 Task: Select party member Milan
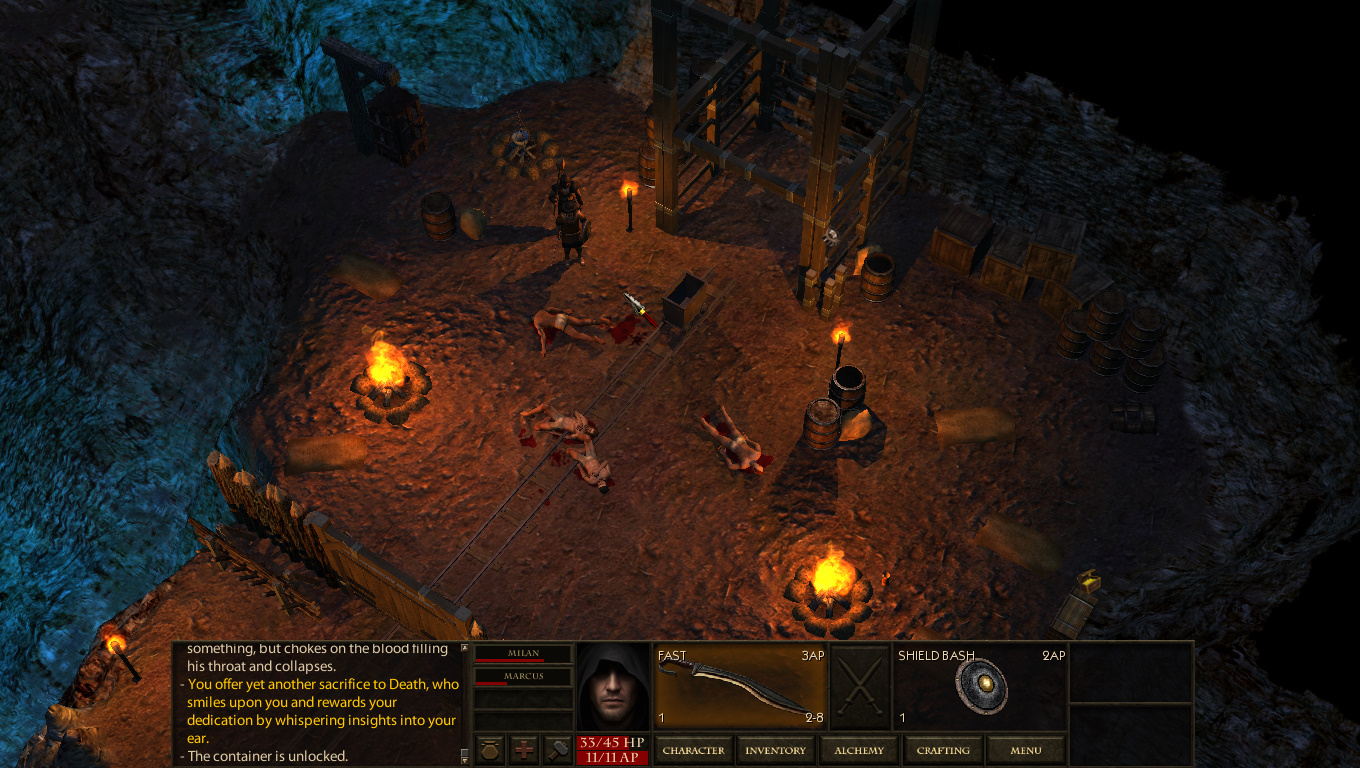coord(523,654)
